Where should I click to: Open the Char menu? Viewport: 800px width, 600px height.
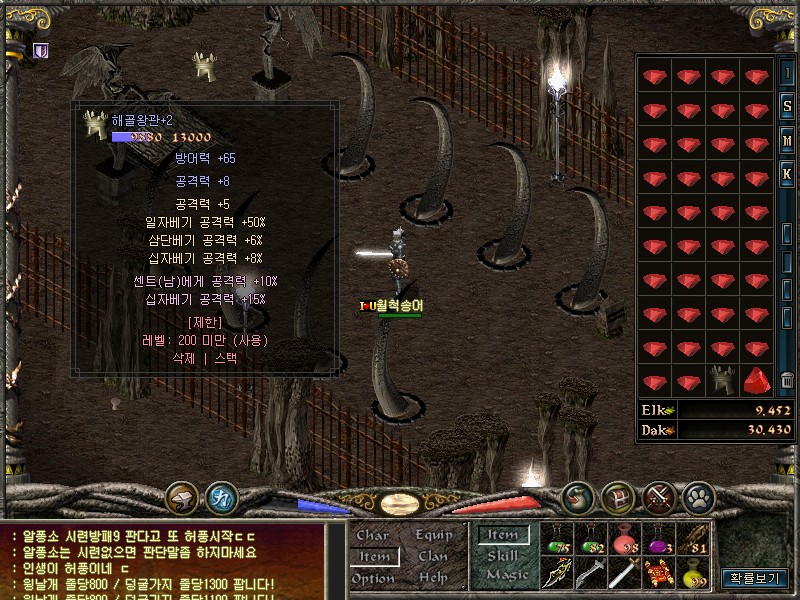tap(373, 535)
